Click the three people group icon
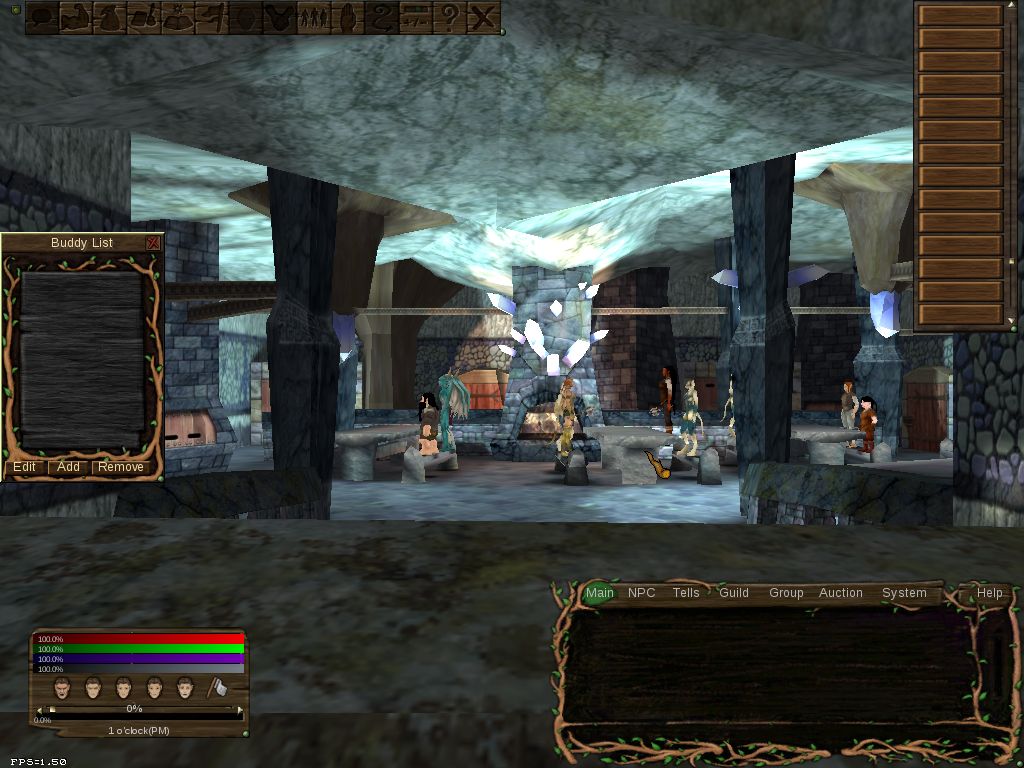The image size is (1024, 768). pyautogui.click(x=314, y=17)
